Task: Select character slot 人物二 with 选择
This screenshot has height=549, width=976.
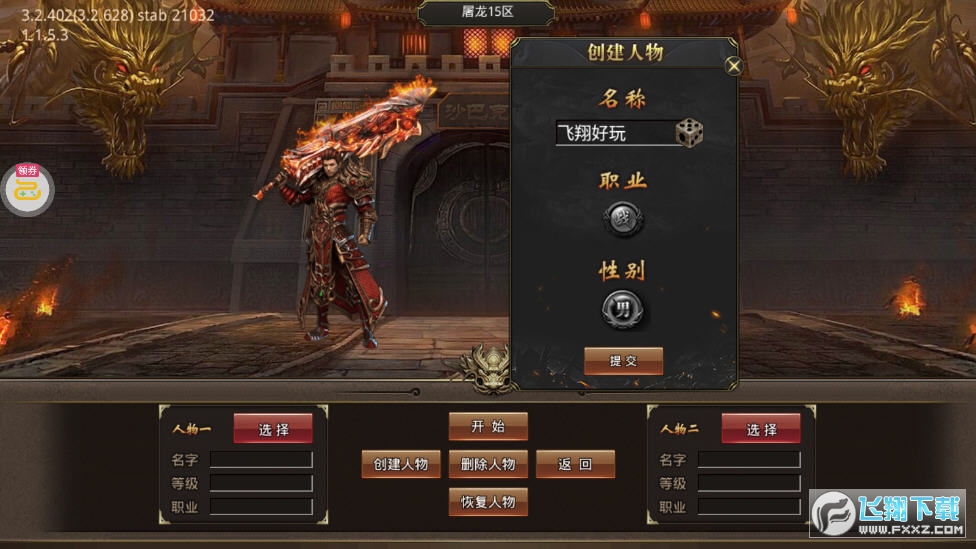Action: click(x=761, y=429)
